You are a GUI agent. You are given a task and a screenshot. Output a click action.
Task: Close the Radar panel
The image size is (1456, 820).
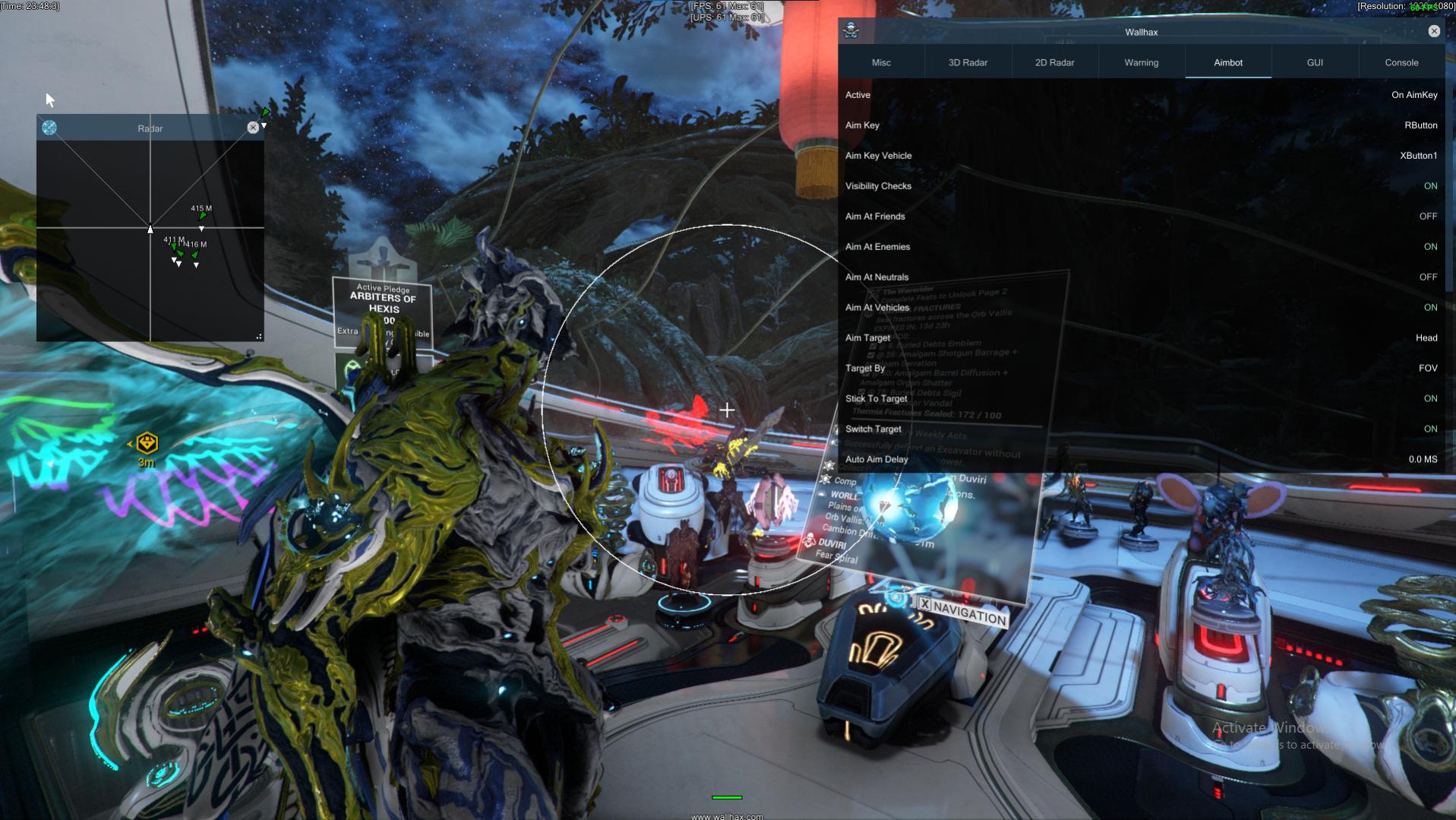(x=253, y=128)
